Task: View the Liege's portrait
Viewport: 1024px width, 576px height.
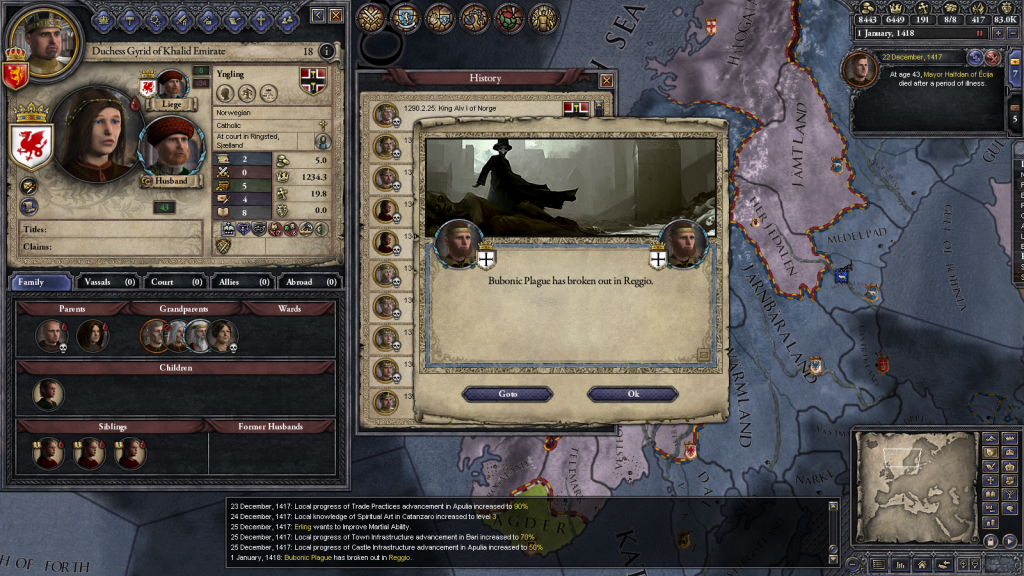Action: coord(171,85)
